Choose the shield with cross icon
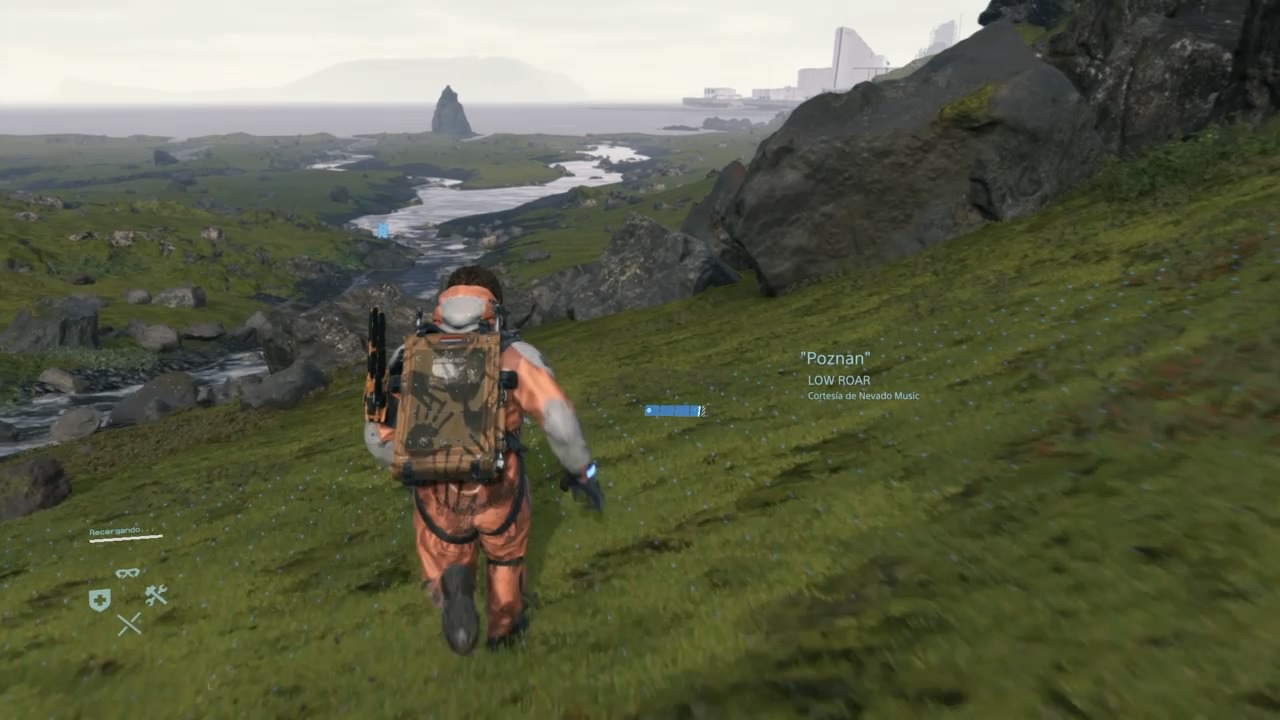The height and width of the screenshot is (720, 1280). (x=99, y=599)
